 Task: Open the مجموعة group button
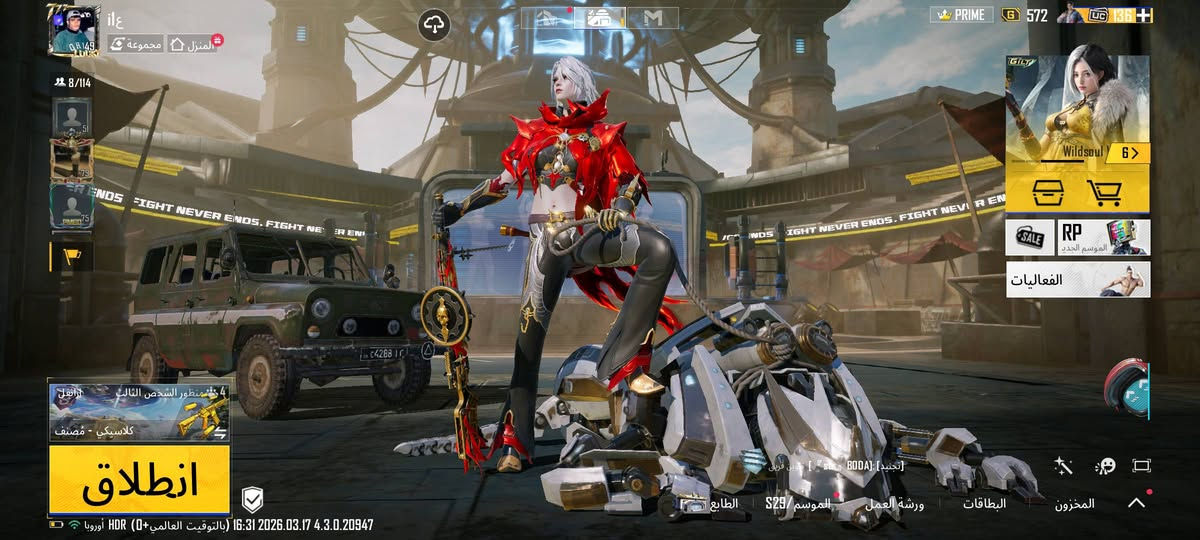[135, 44]
